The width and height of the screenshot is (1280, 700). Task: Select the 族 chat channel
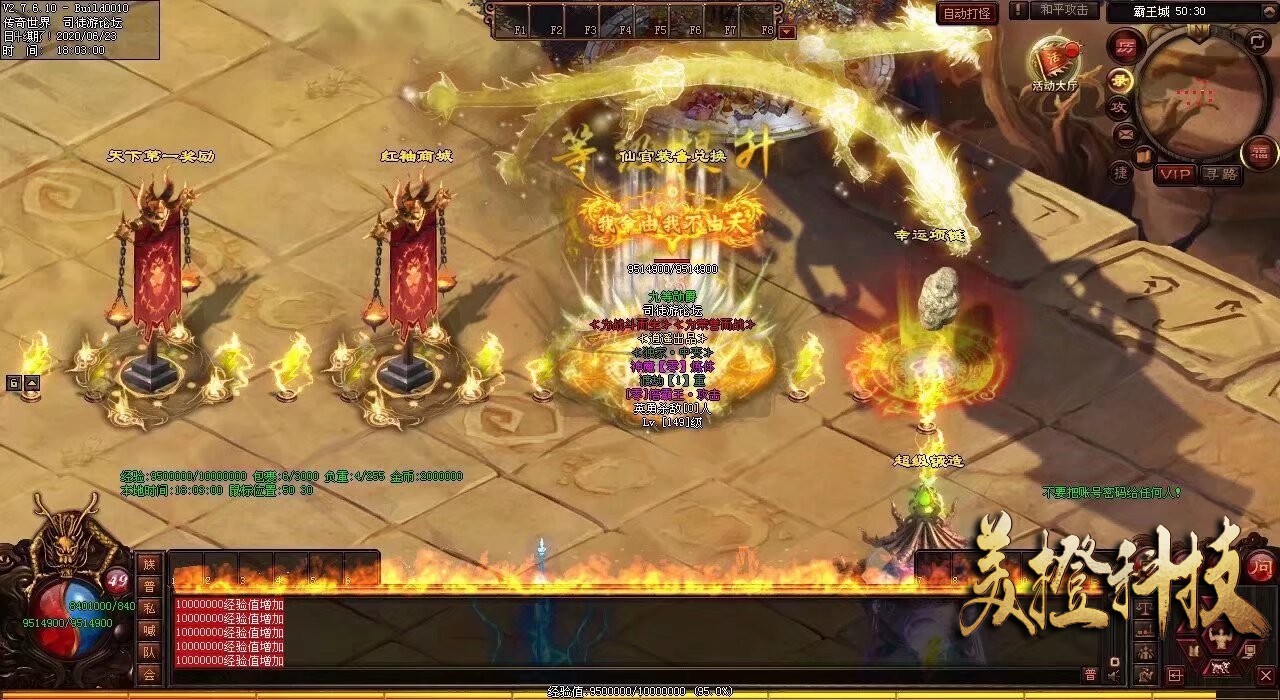coord(149,565)
